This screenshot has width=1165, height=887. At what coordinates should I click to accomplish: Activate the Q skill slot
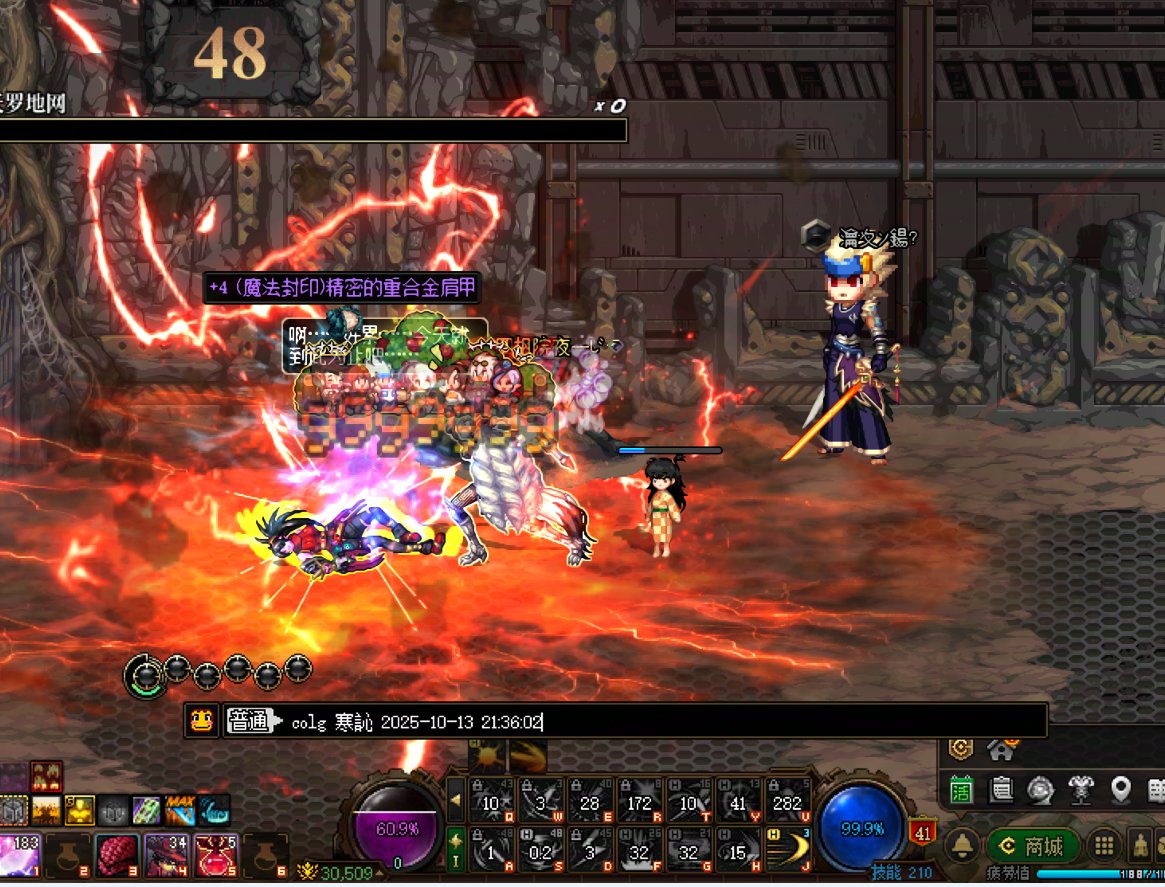[492, 801]
